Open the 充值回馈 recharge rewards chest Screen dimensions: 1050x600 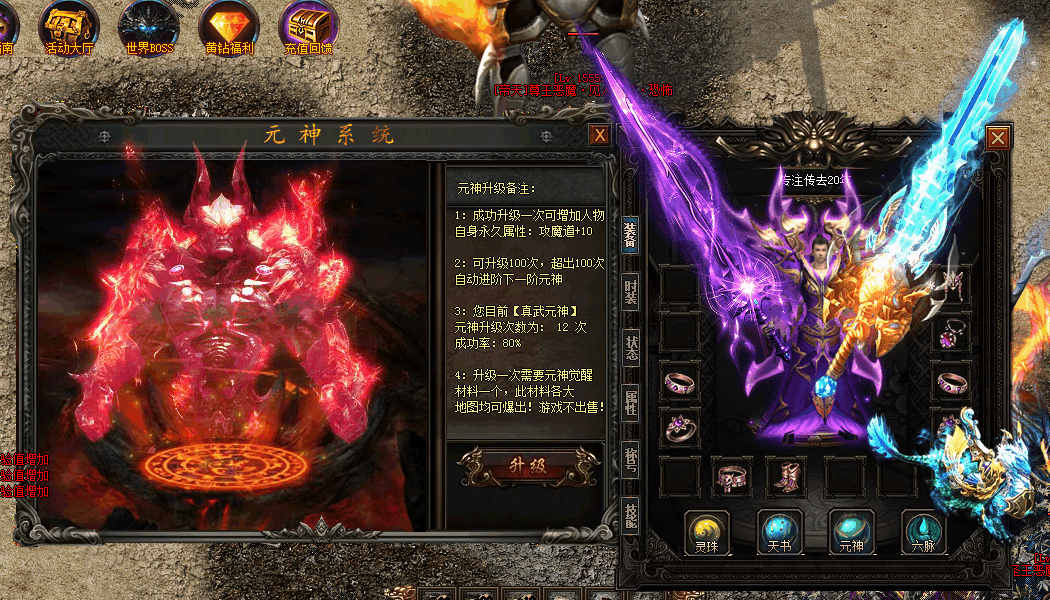pyautogui.click(x=308, y=25)
